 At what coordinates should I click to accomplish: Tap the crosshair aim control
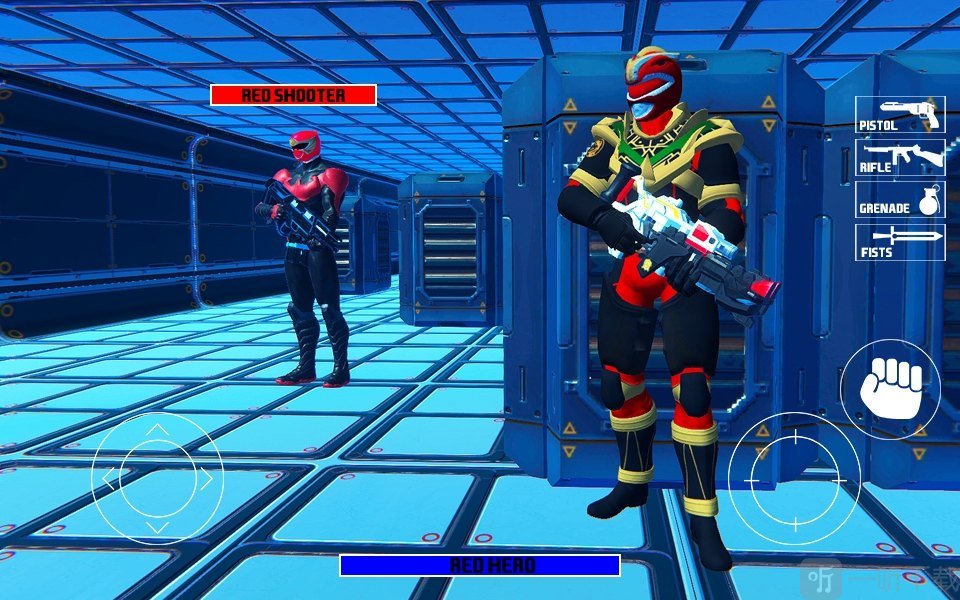tap(794, 478)
